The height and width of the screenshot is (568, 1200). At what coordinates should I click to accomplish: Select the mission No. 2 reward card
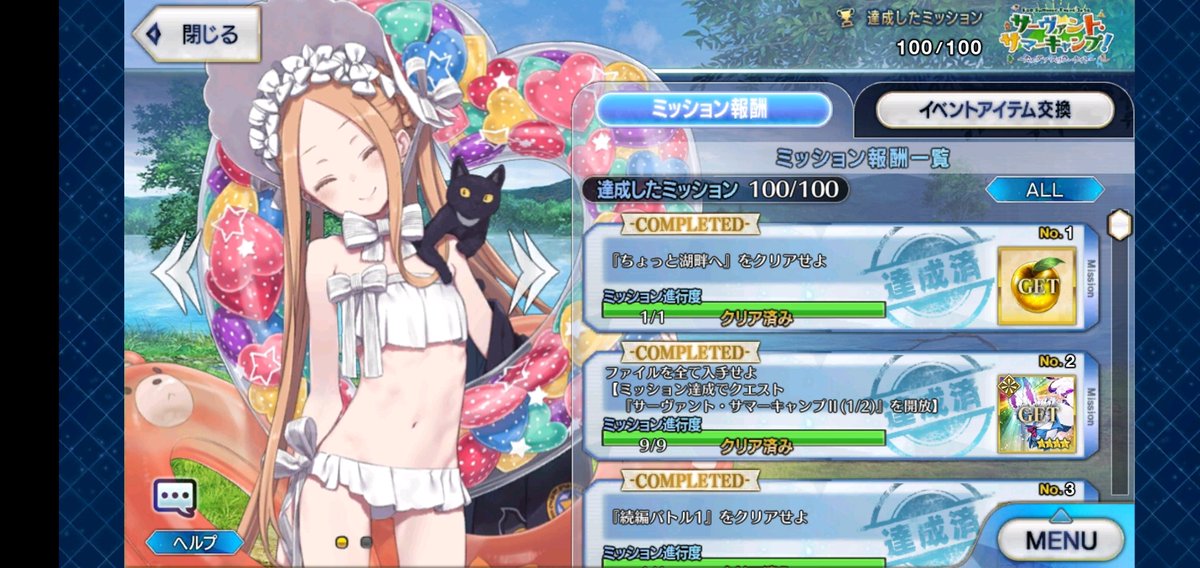pos(1036,415)
